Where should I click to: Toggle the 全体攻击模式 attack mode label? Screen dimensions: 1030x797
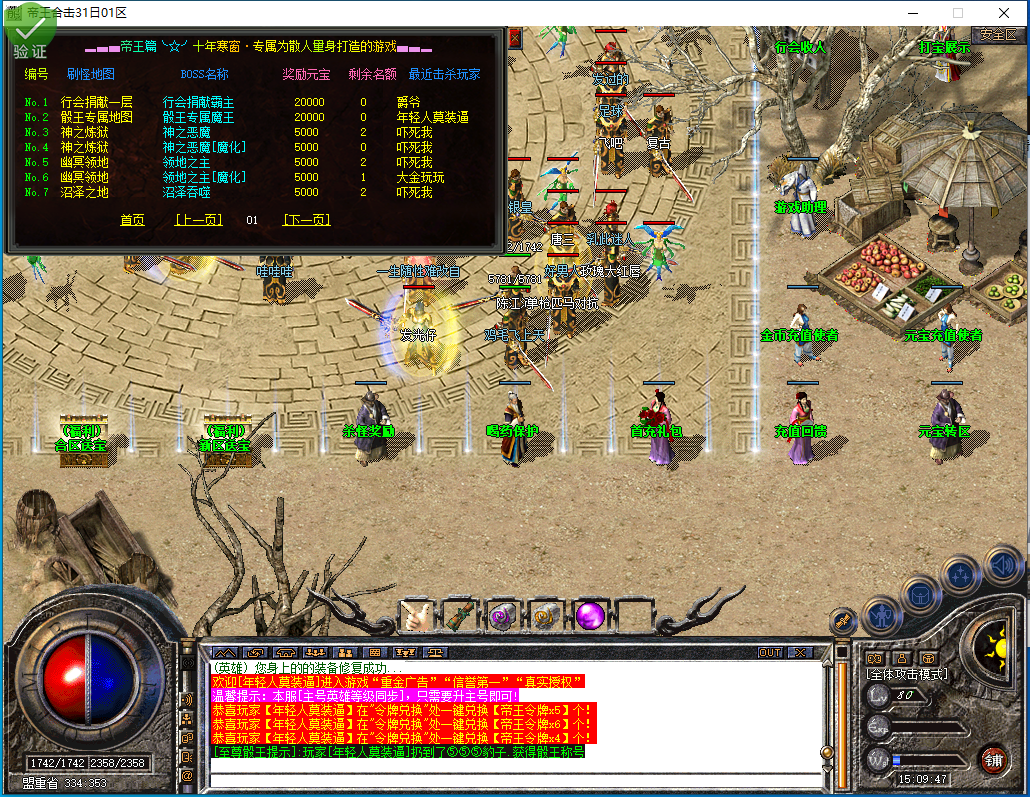(x=906, y=674)
